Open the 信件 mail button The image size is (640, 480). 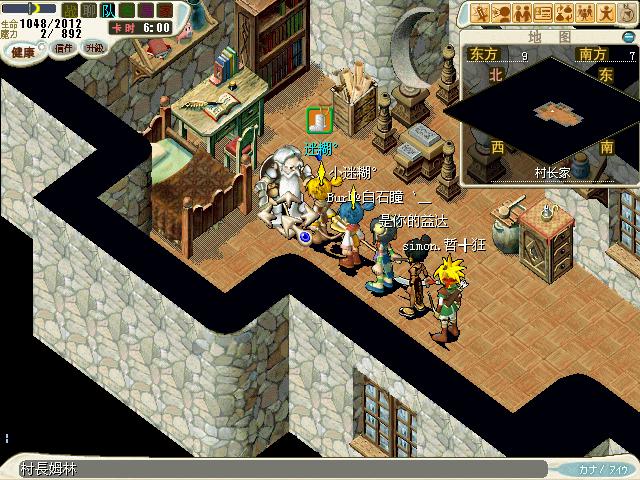tap(64, 48)
